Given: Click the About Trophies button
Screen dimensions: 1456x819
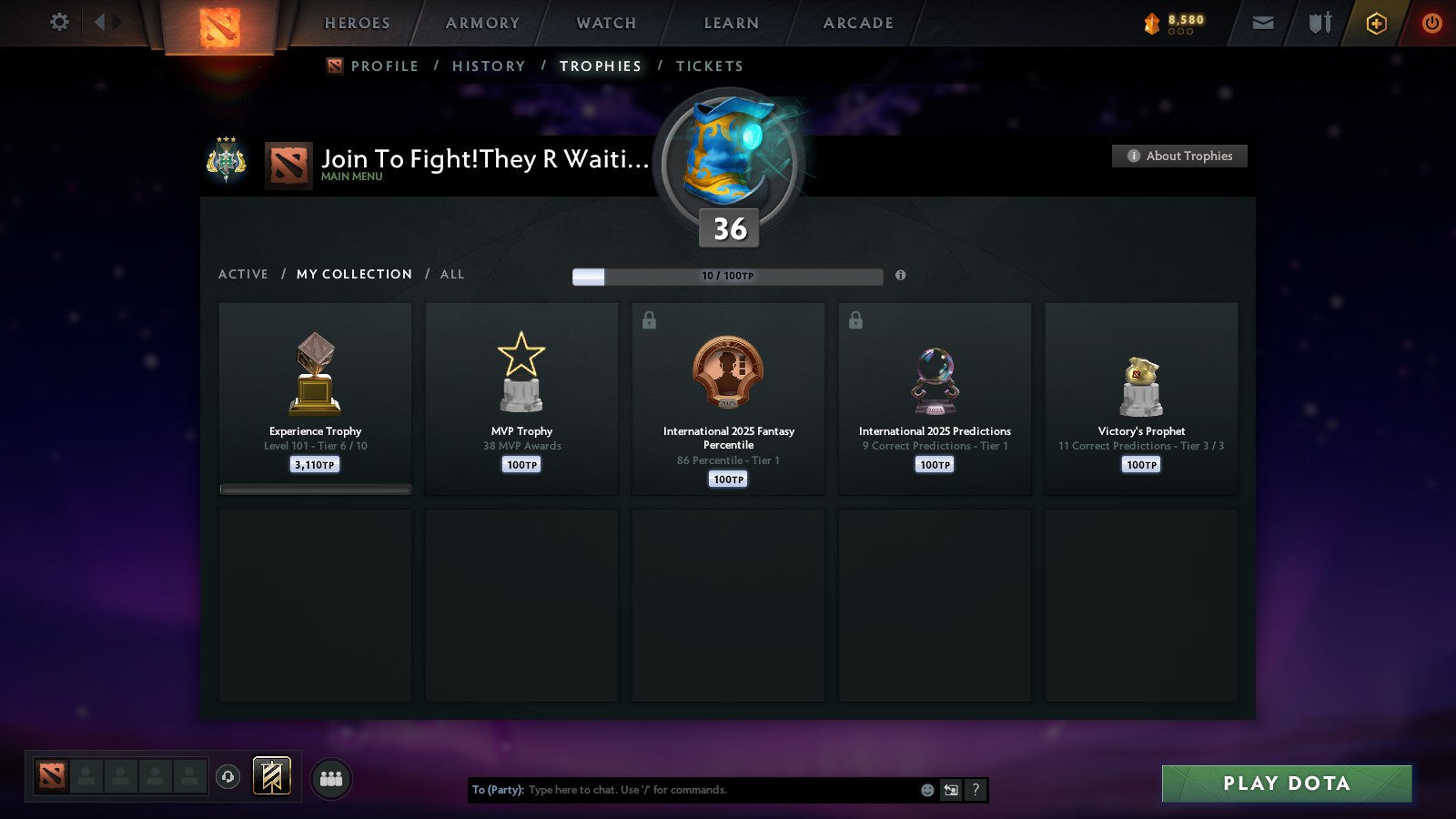Looking at the screenshot, I should click(x=1179, y=156).
